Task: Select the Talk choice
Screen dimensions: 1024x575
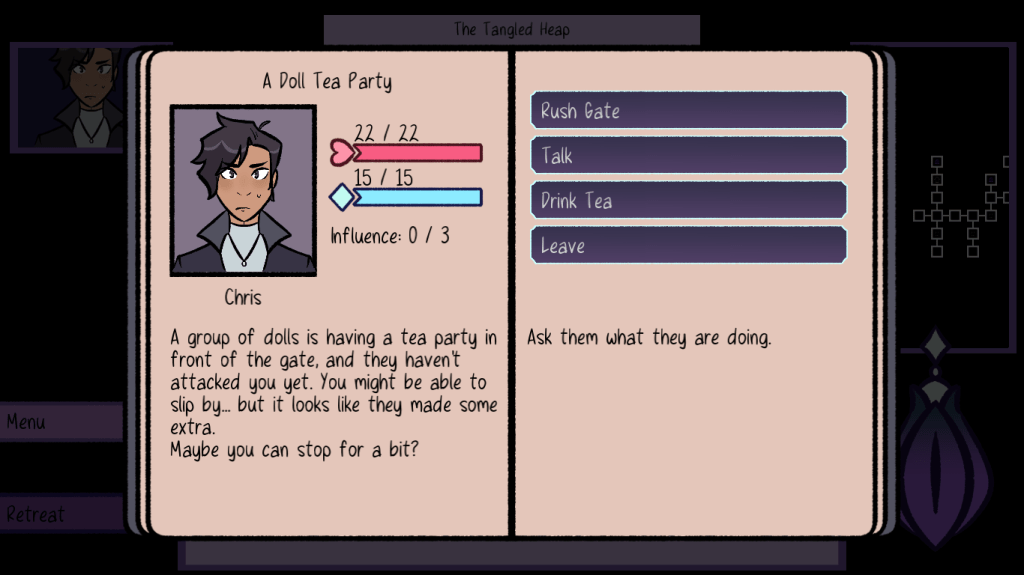Action: pos(688,156)
